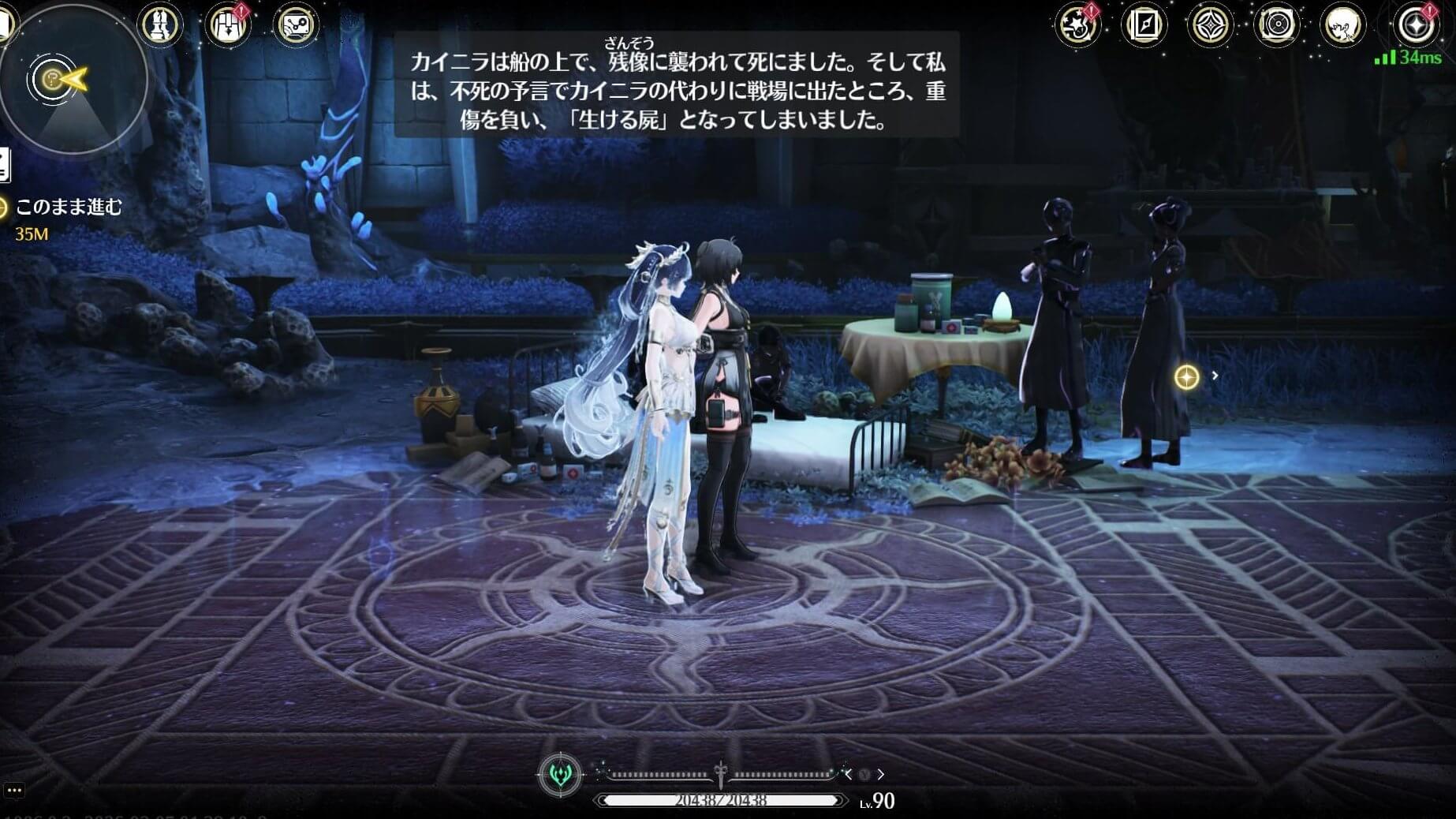This screenshot has height=819, width=1456.
Task: Open the gate icon with red alert
Action: [228, 24]
